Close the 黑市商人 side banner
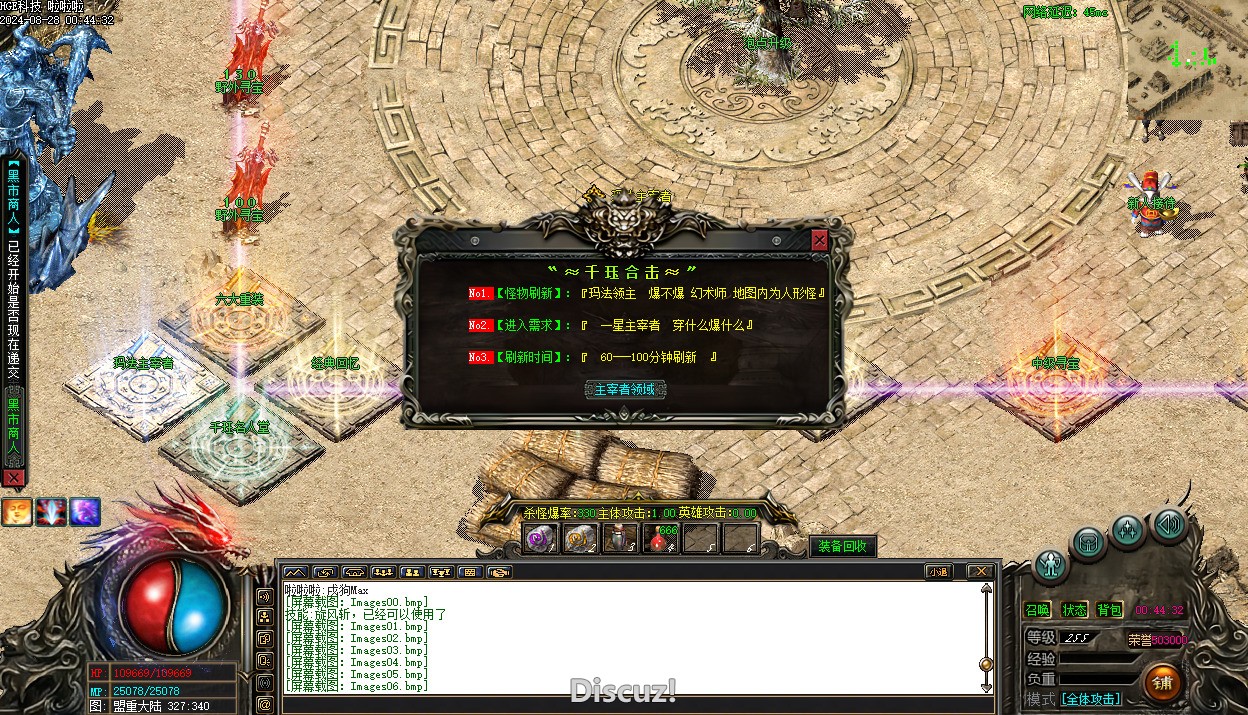 point(13,479)
